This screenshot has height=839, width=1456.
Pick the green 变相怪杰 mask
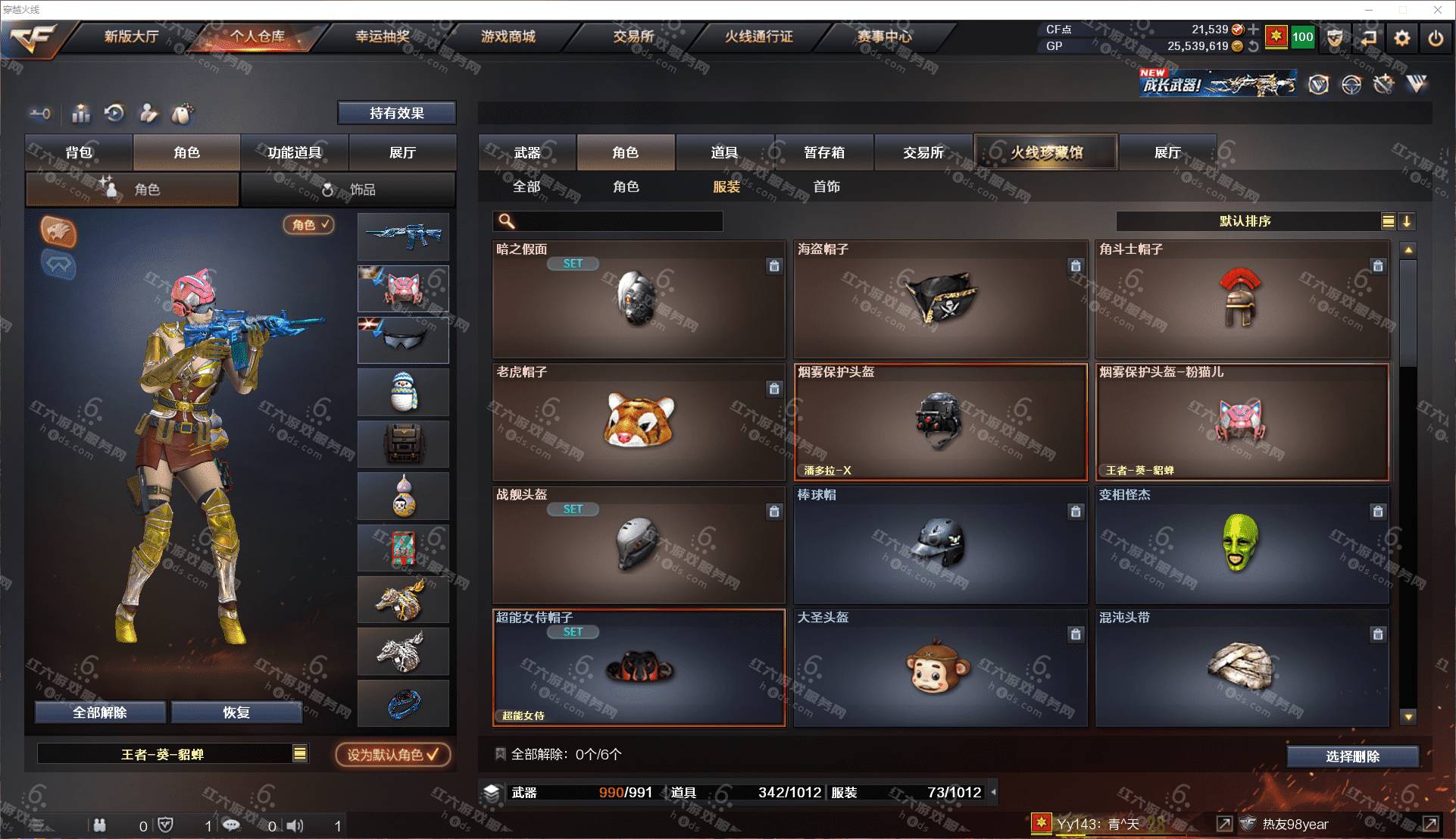click(1242, 544)
